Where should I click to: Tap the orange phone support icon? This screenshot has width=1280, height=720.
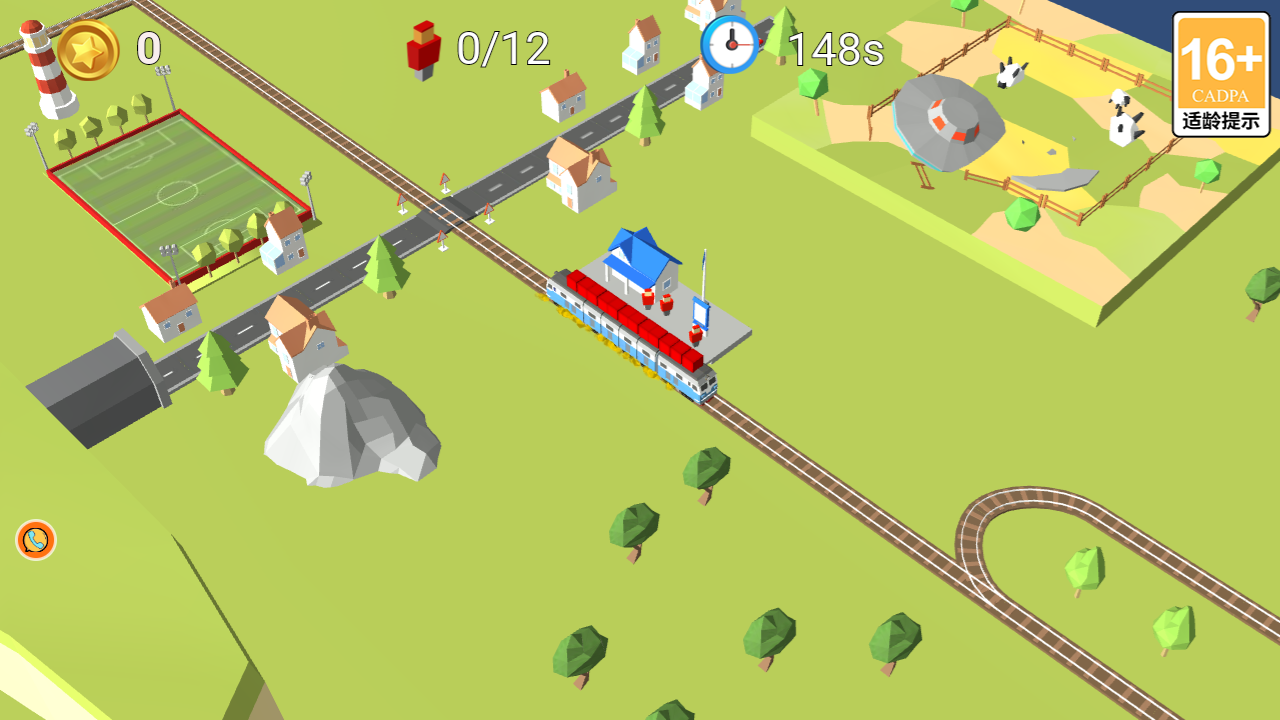pos(36,540)
